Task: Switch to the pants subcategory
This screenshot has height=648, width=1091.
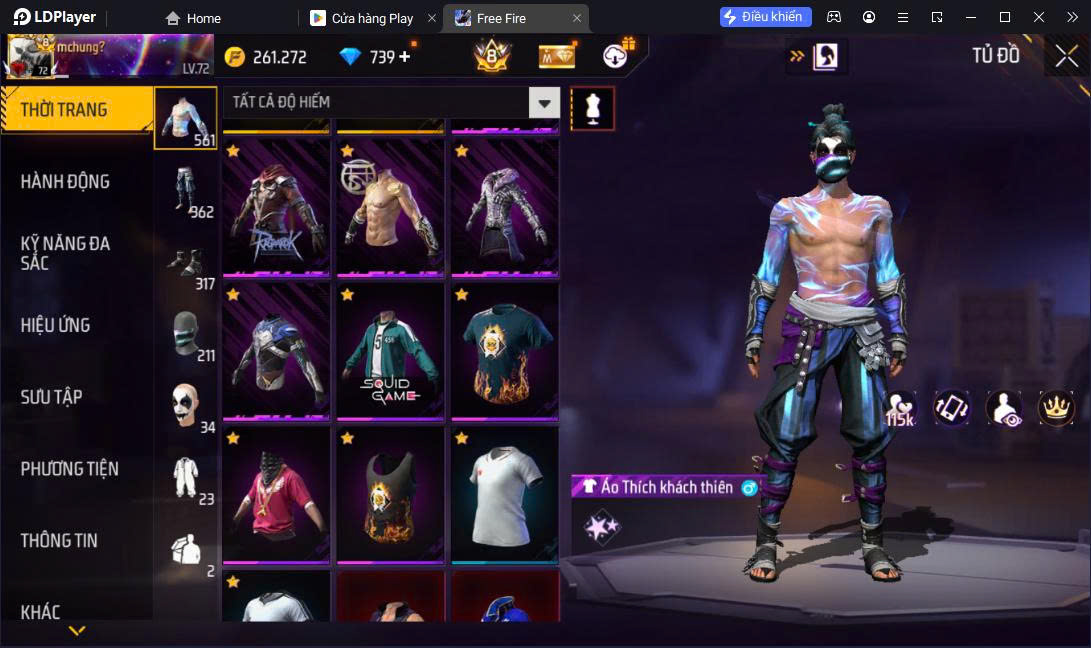Action: click(187, 190)
